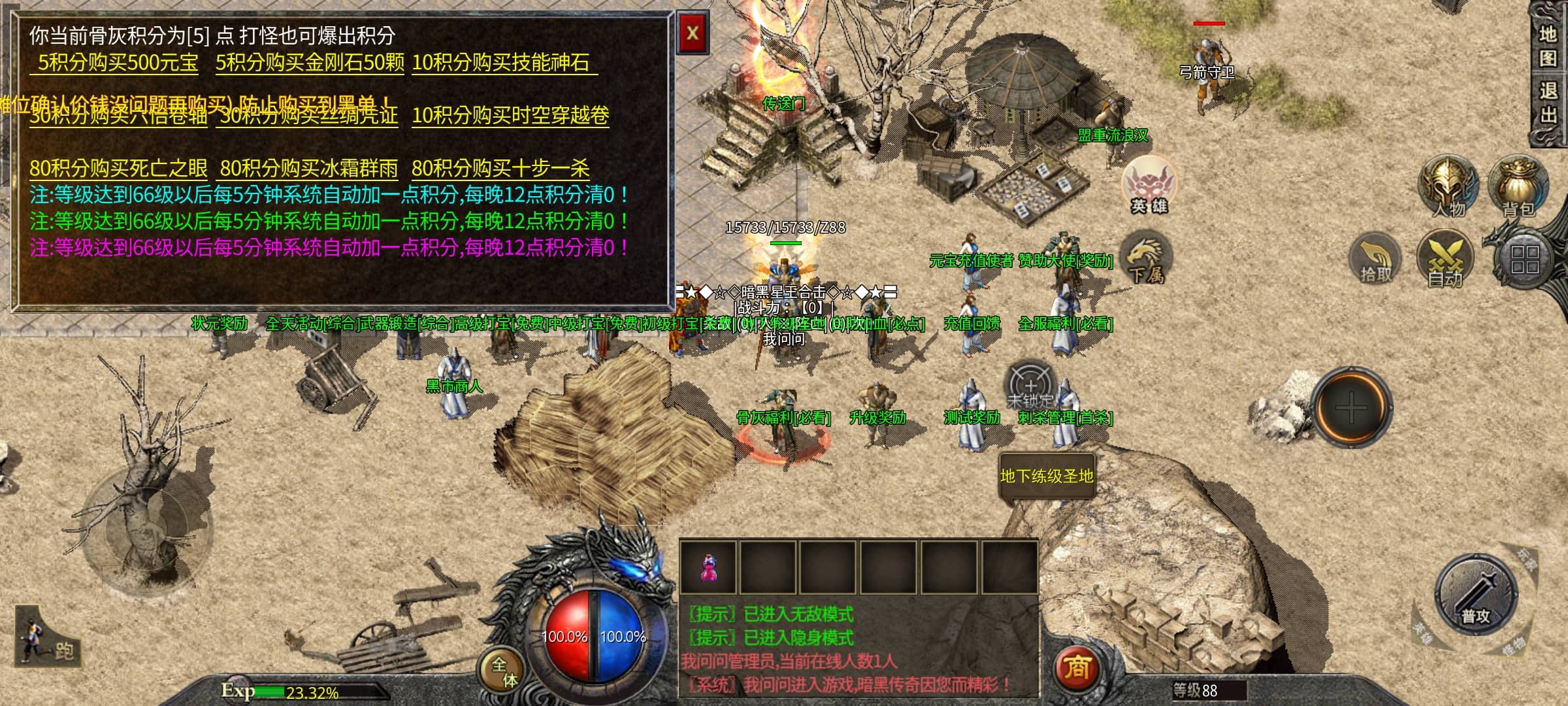Buy 500 yuanbao for 5 points

tap(118, 63)
